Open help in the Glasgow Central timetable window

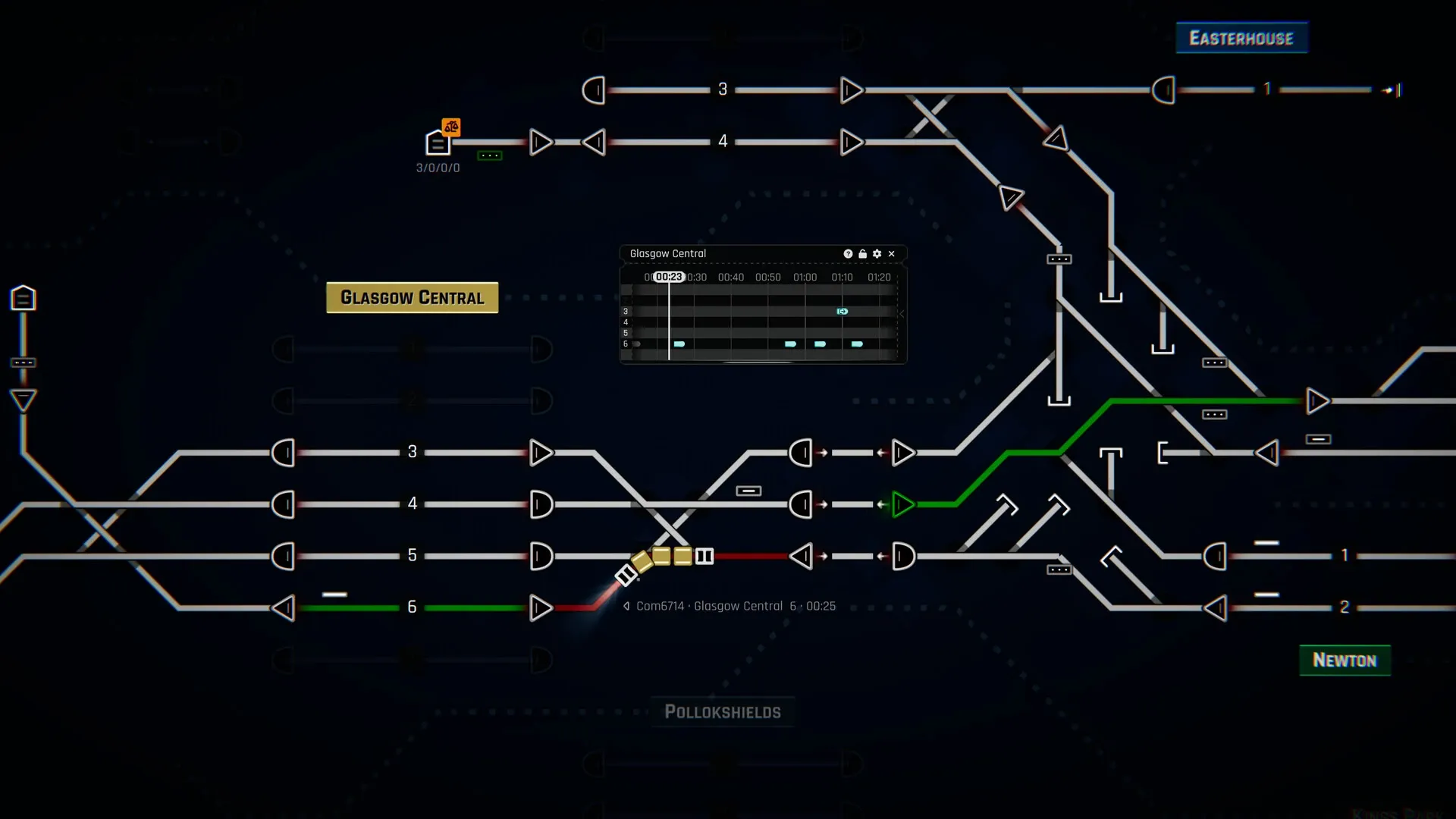848,253
